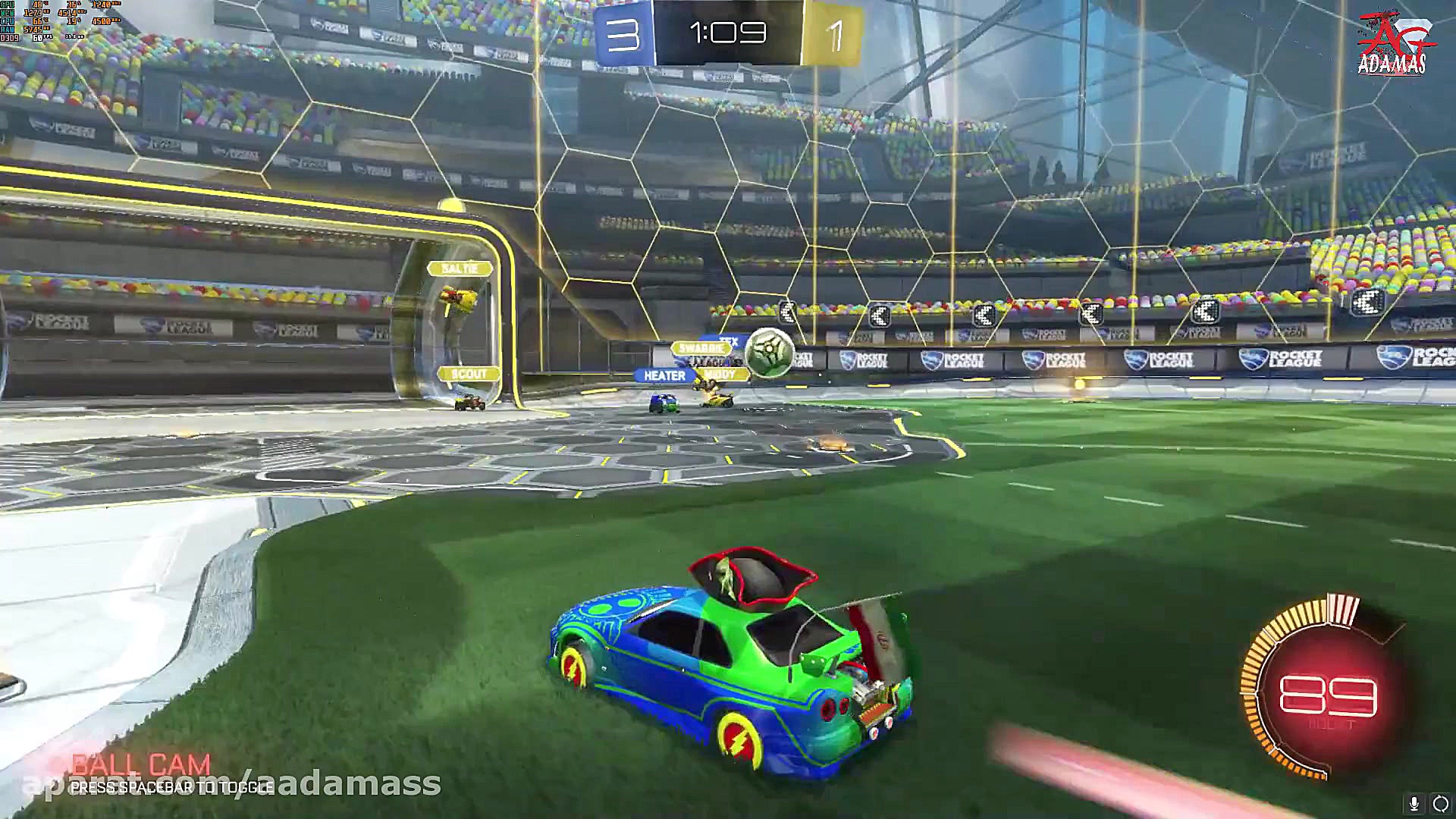The width and height of the screenshot is (1456, 819).
Task: Click the FPS counter showing 60
Action: [x=36, y=37]
